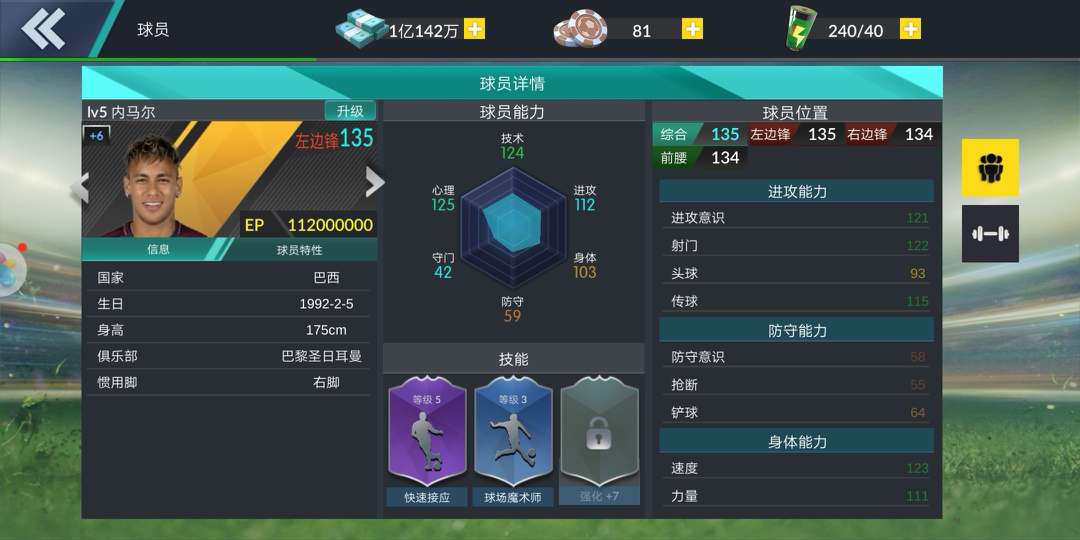This screenshot has width=1080, height=540.
Task: Choose the 右边锋 position rating
Action: (890, 134)
